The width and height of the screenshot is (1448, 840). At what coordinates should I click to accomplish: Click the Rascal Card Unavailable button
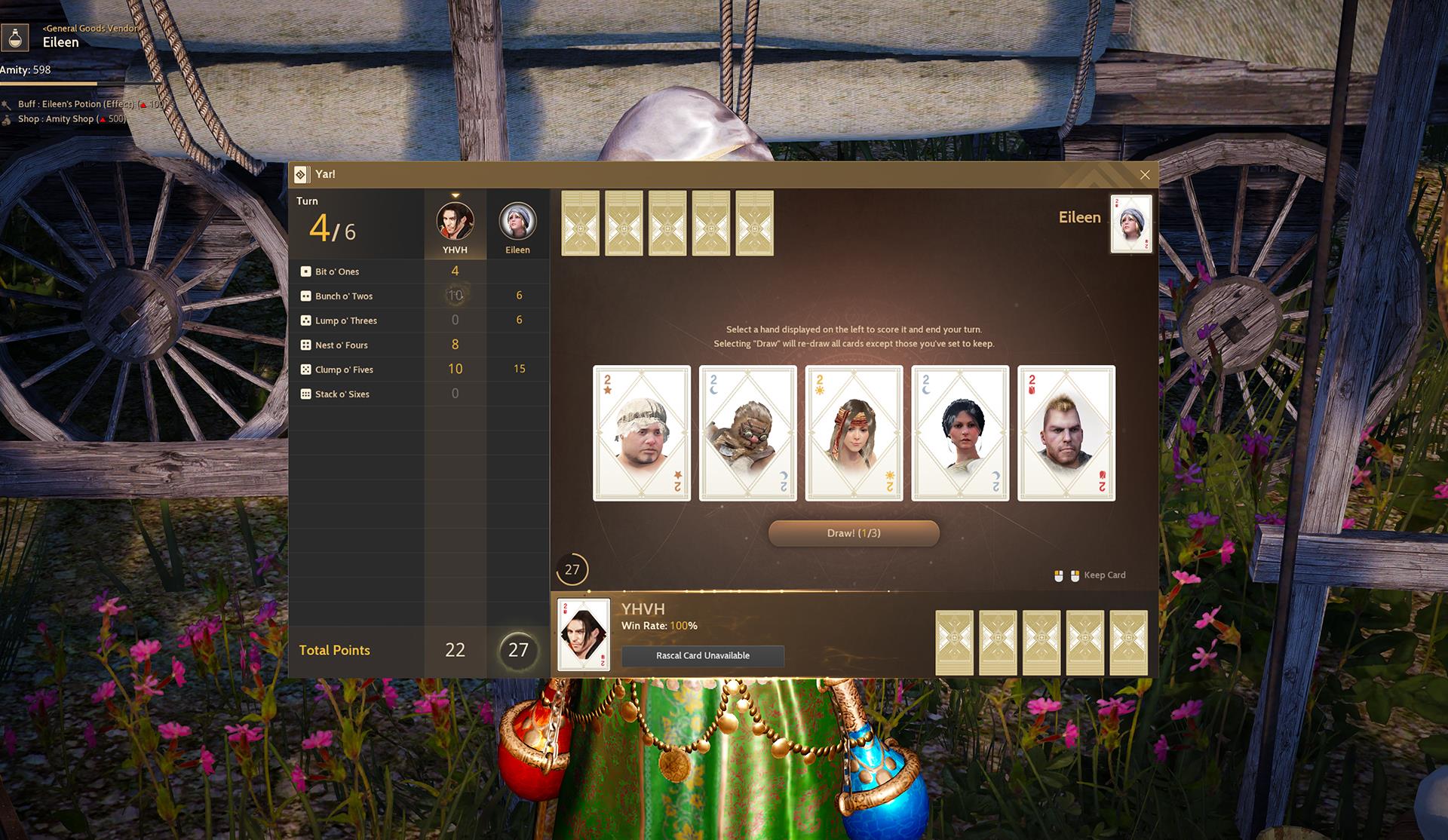click(702, 655)
